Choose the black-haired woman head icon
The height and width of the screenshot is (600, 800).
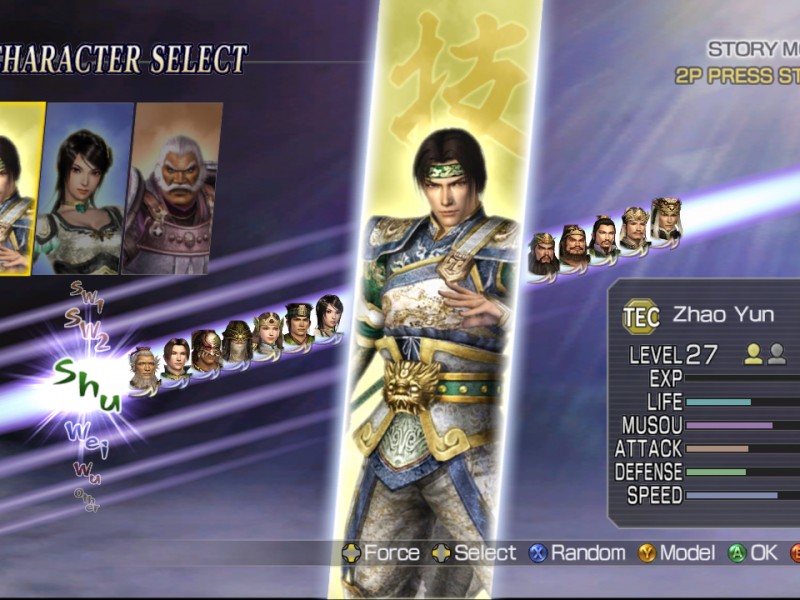(329, 315)
